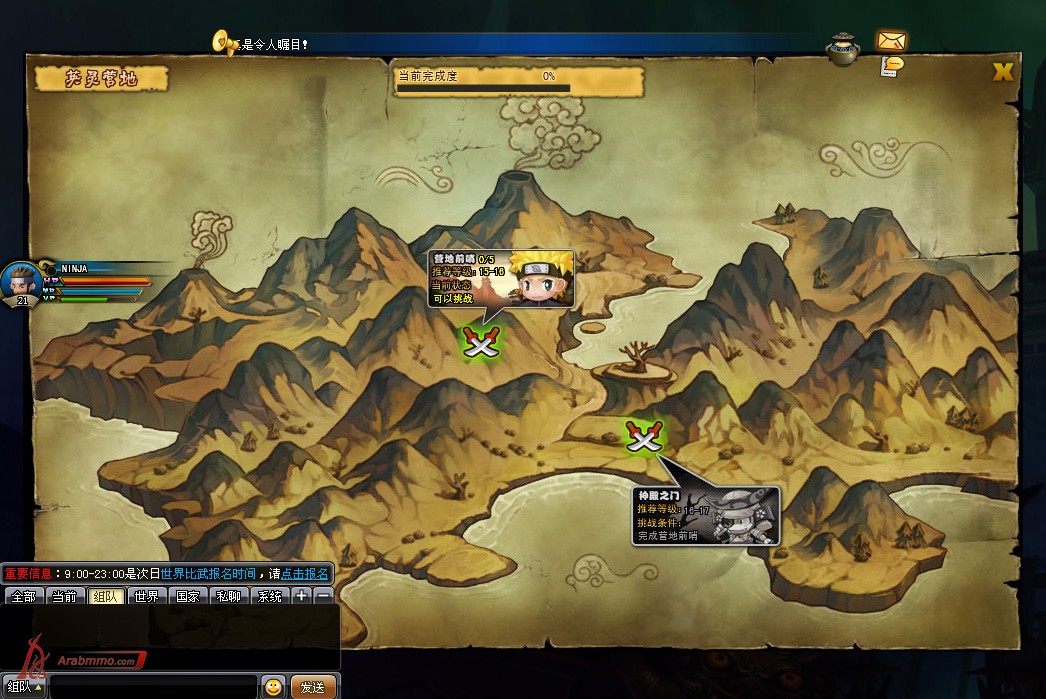Select the 神殿之门 crossed-swords stage marker
The image size is (1046, 699).
tap(643, 436)
